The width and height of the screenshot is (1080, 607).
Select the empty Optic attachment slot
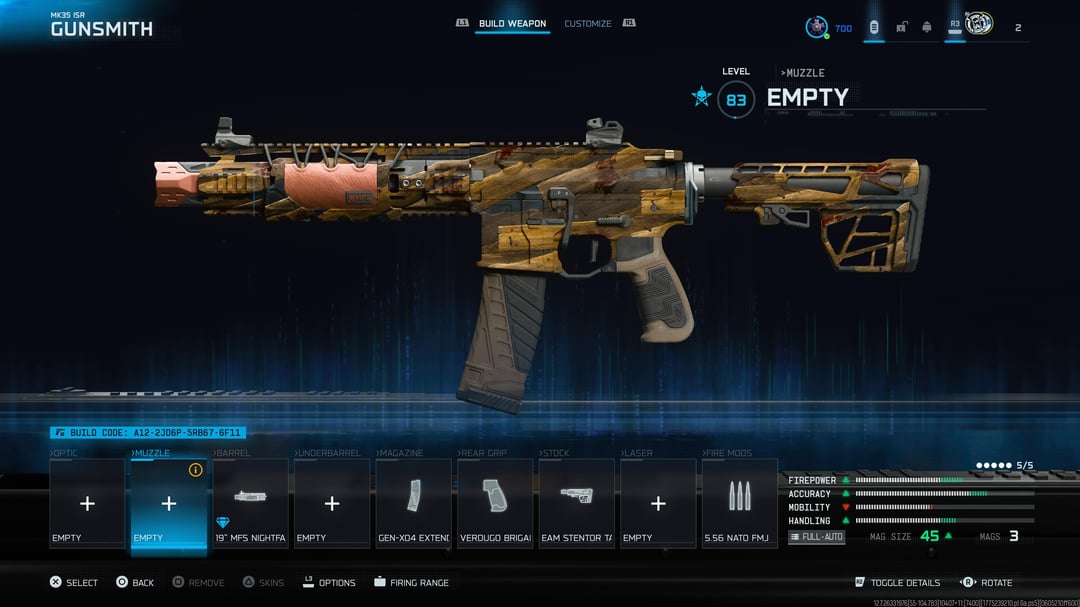coord(87,503)
